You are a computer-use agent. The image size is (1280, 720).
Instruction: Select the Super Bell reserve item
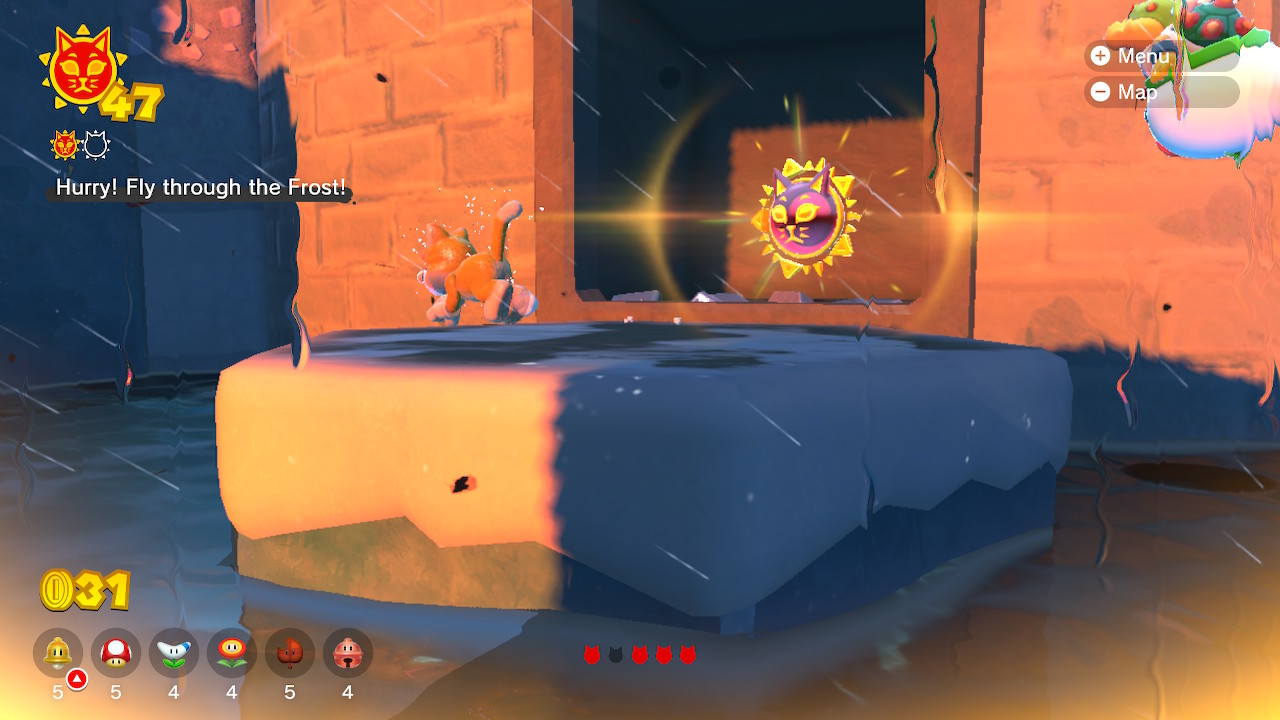tap(58, 653)
